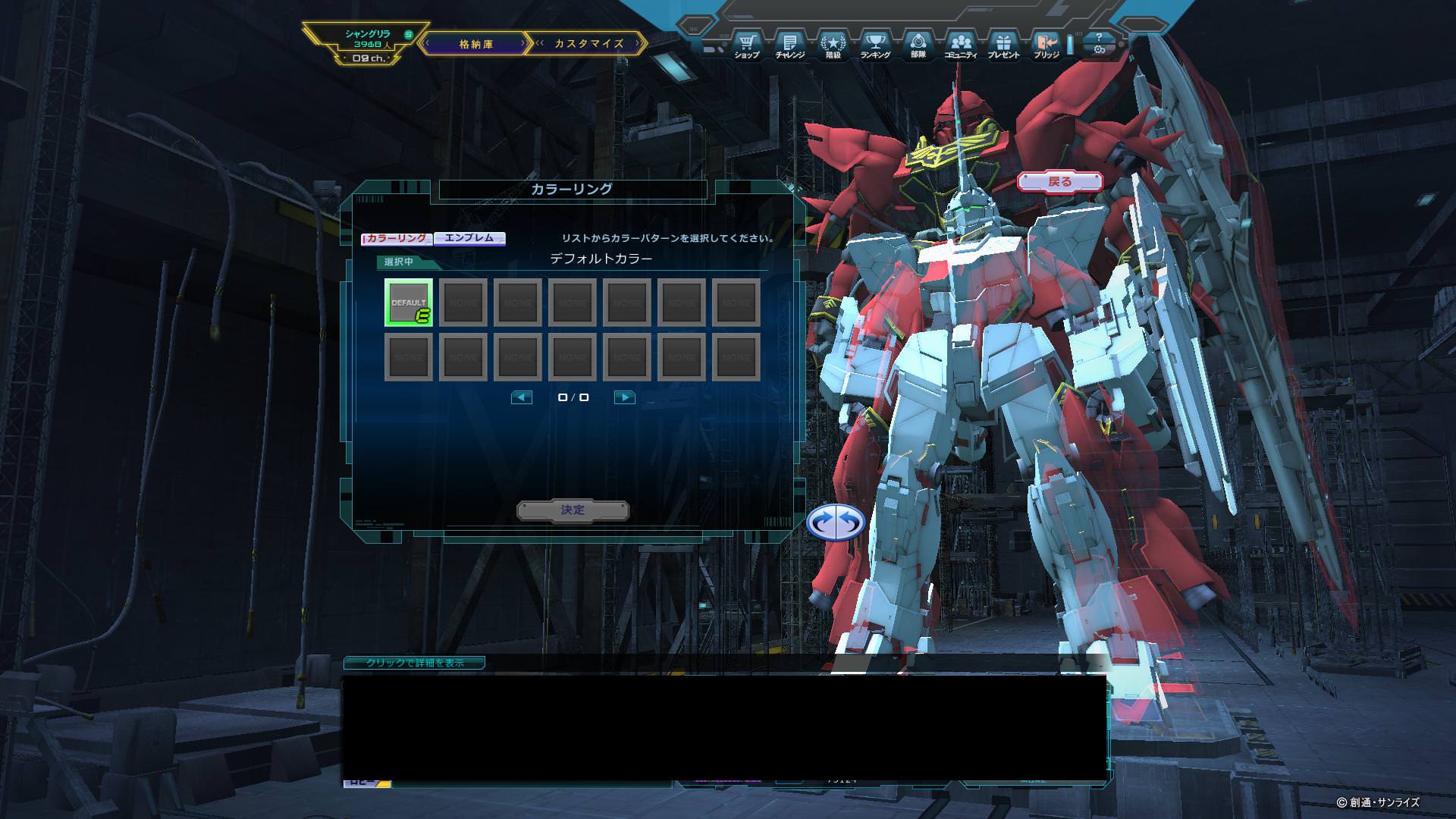Image resolution: width=1456 pixels, height=819 pixels.
Task: Go to the next color page
Action: [624, 397]
